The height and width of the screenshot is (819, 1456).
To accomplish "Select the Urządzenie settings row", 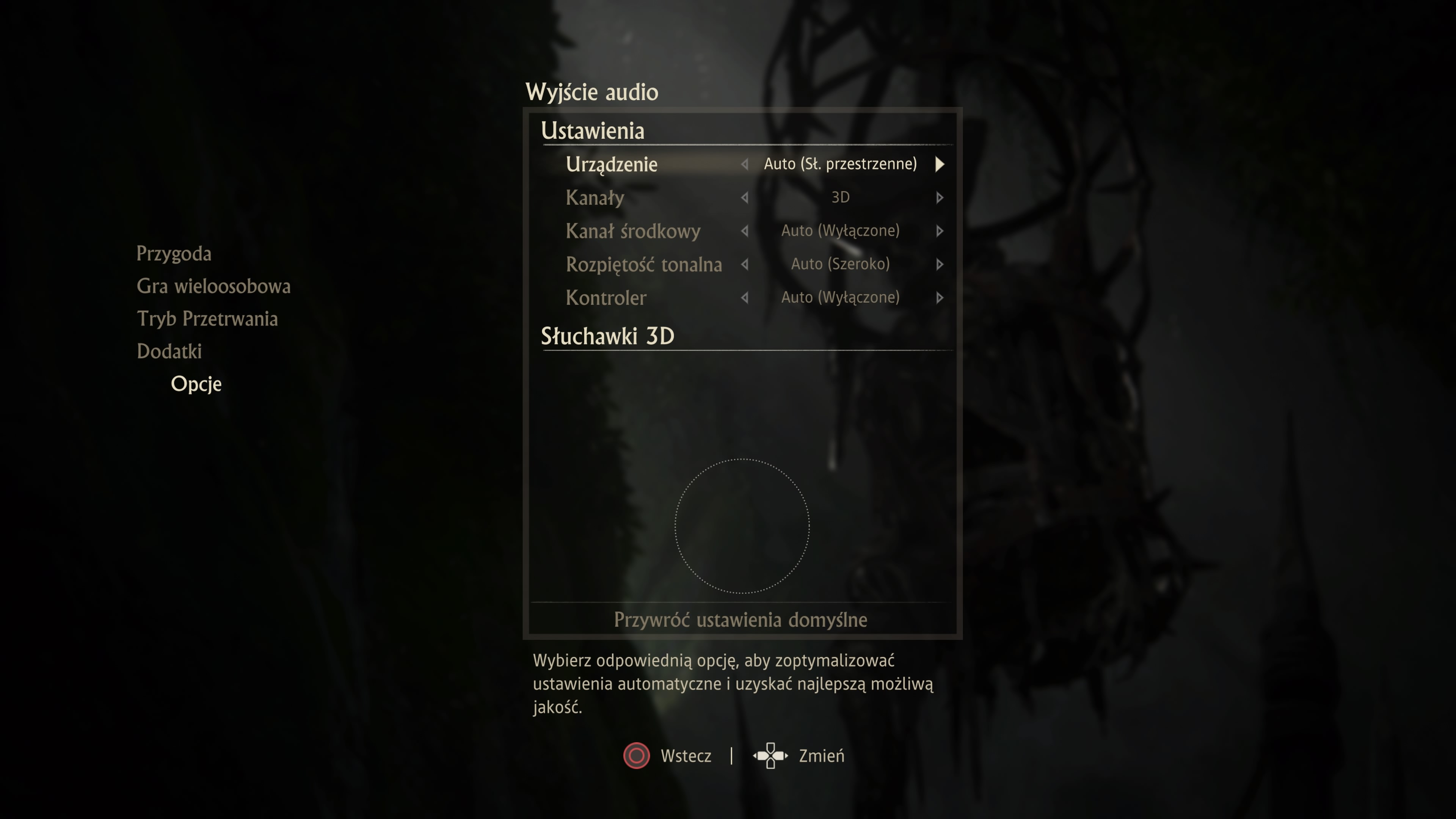I will tap(612, 165).
